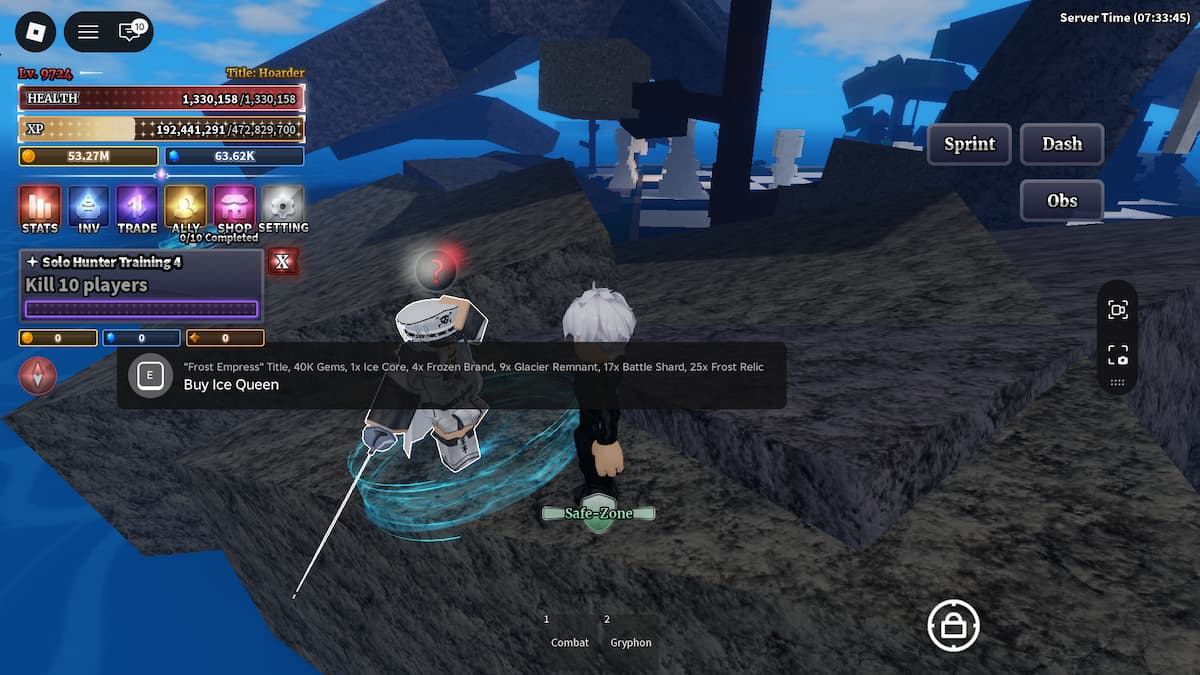
Task: Open the chat with 10 notifications
Action: point(130,32)
